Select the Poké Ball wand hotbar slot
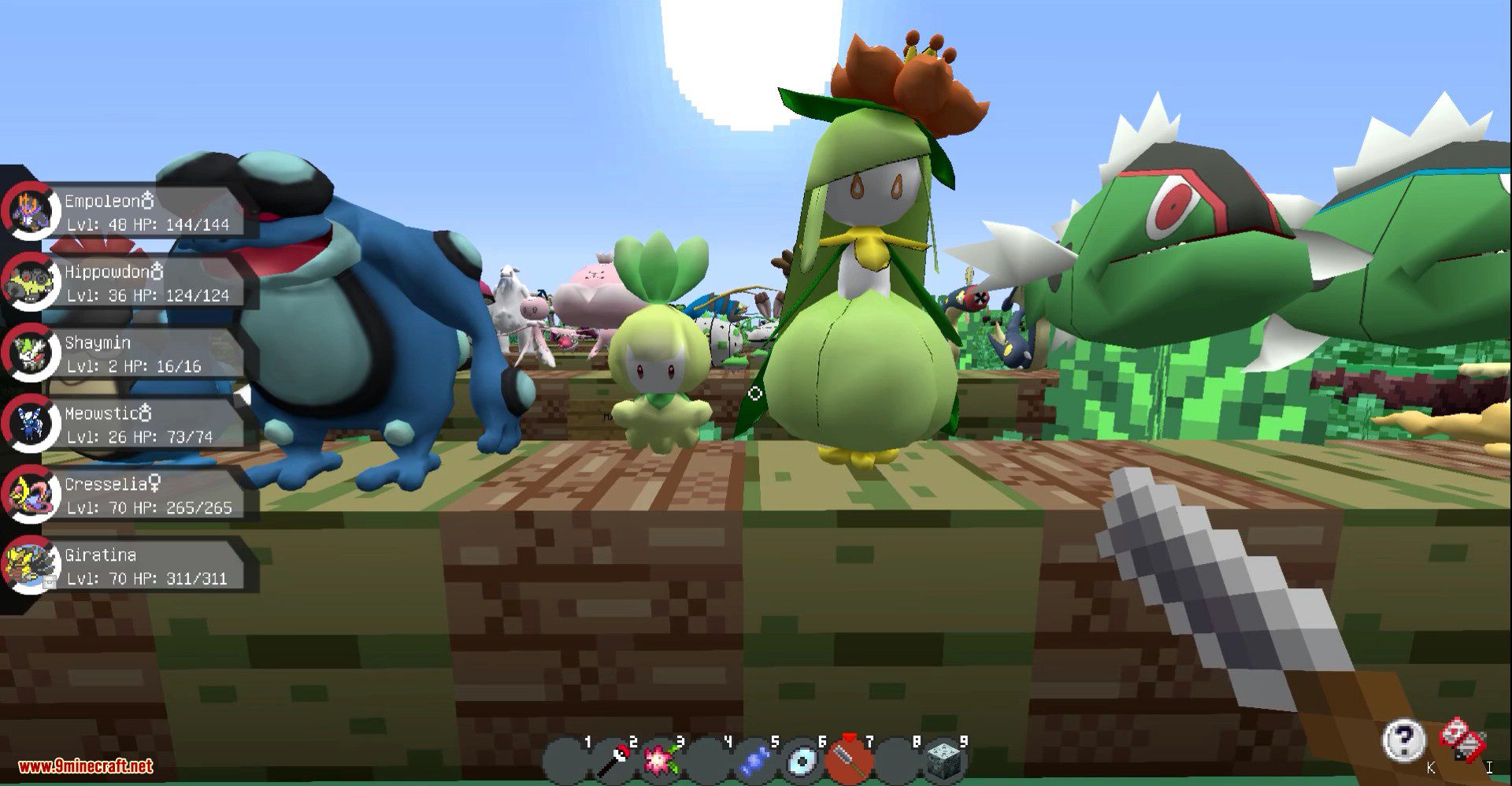This screenshot has height=786, width=1512. tap(613, 761)
